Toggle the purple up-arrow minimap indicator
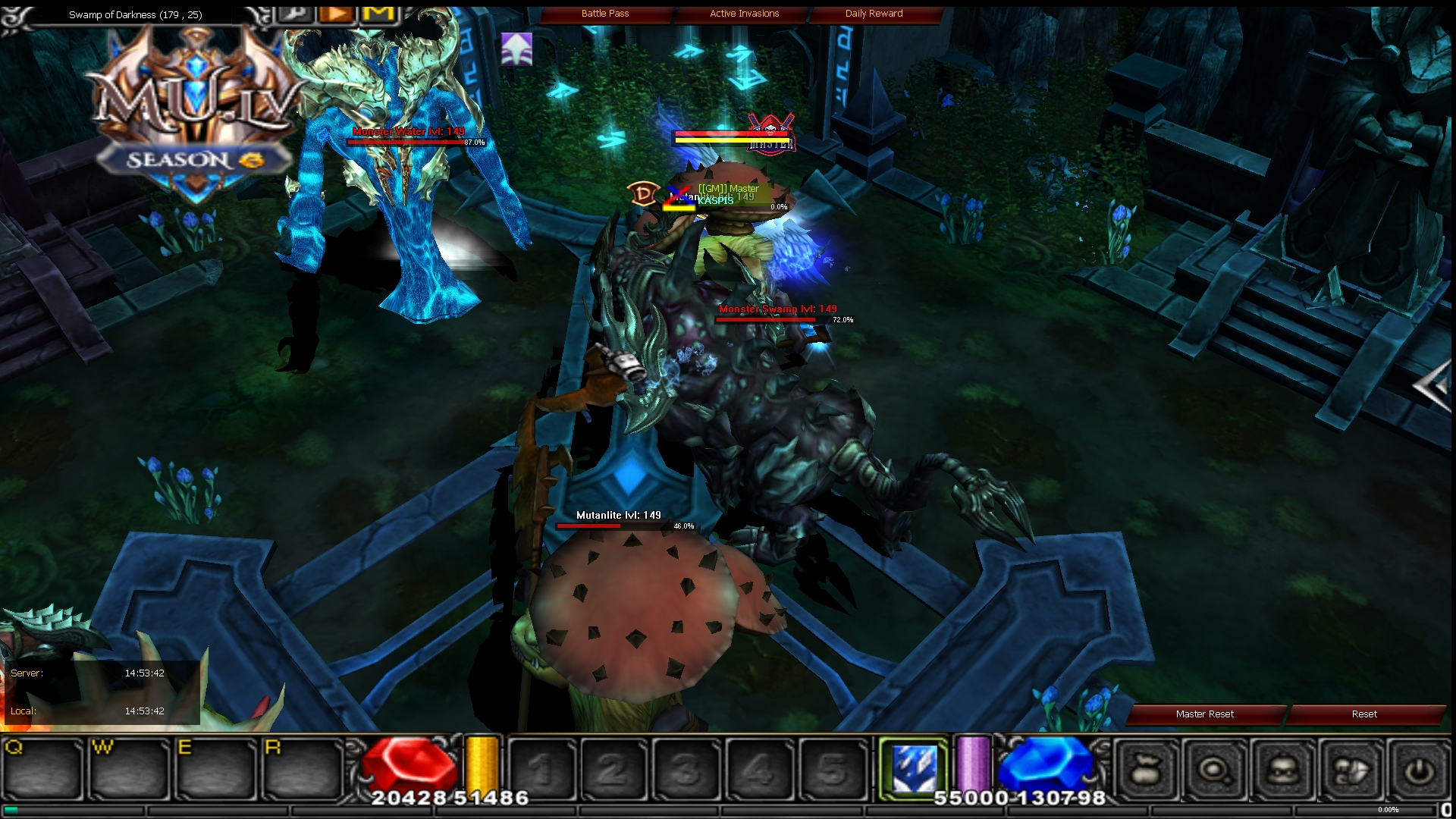 point(516,49)
